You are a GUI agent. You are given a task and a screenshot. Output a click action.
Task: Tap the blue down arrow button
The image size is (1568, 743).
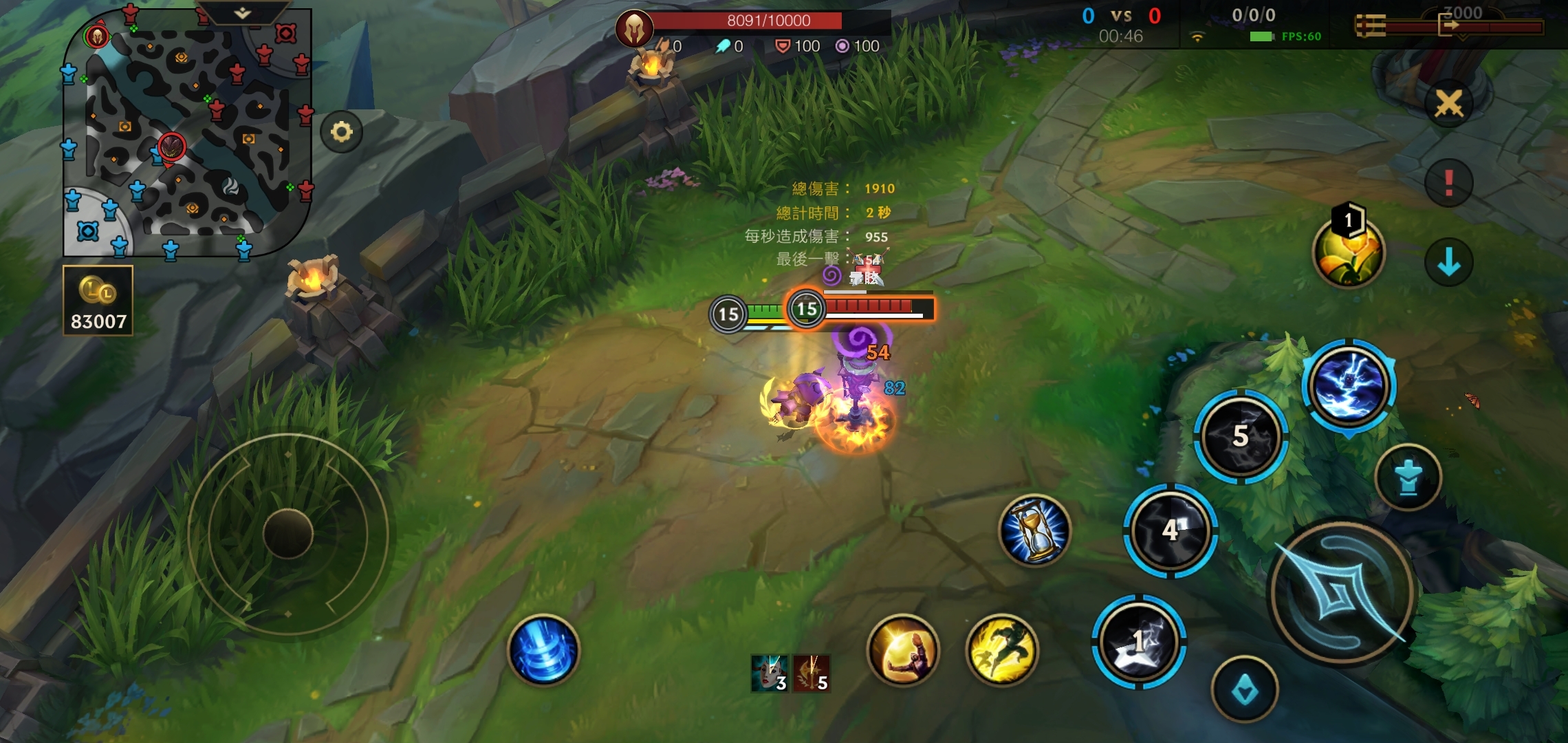[x=1448, y=262]
